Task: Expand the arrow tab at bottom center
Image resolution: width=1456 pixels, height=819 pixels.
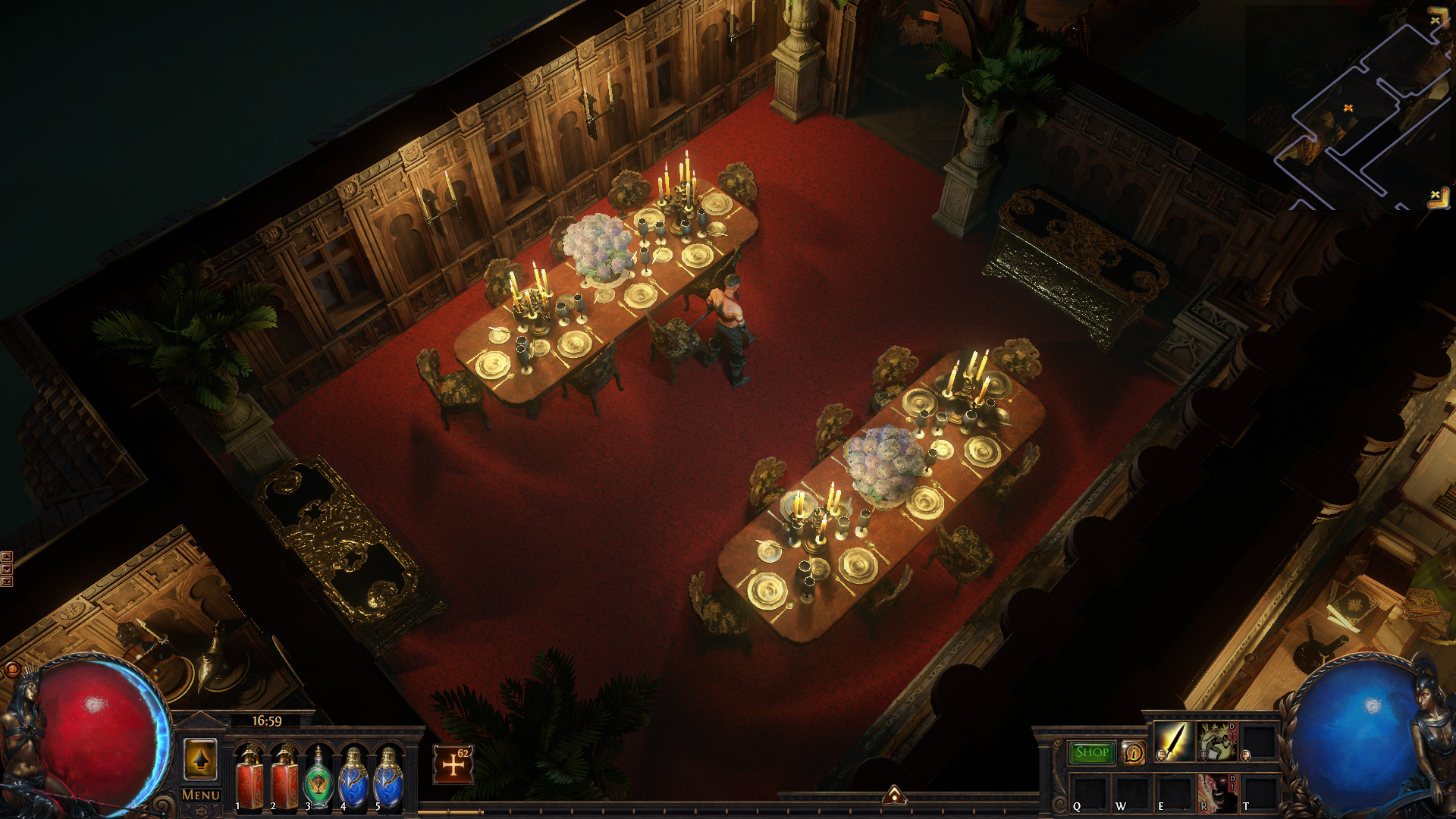Action: tap(895, 795)
